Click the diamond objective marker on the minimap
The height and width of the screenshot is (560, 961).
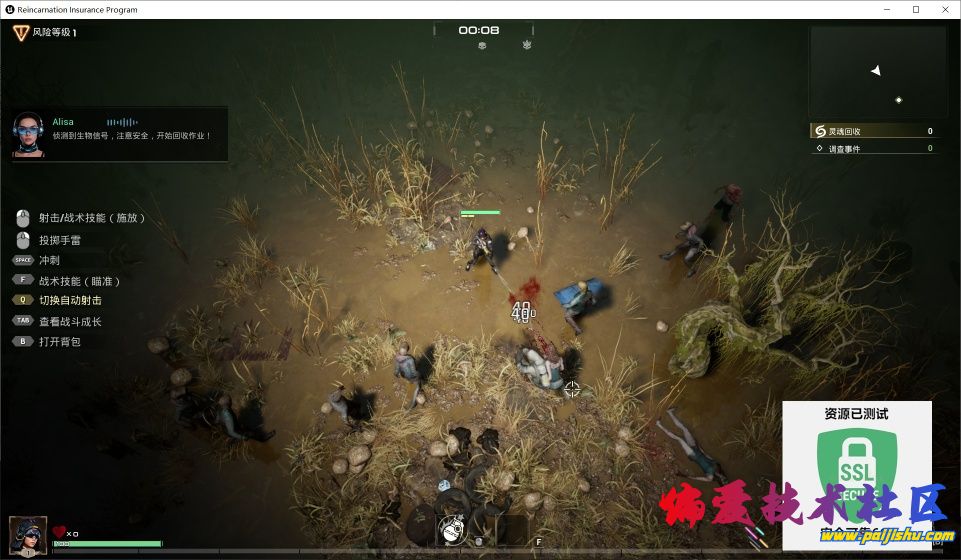[x=898, y=100]
